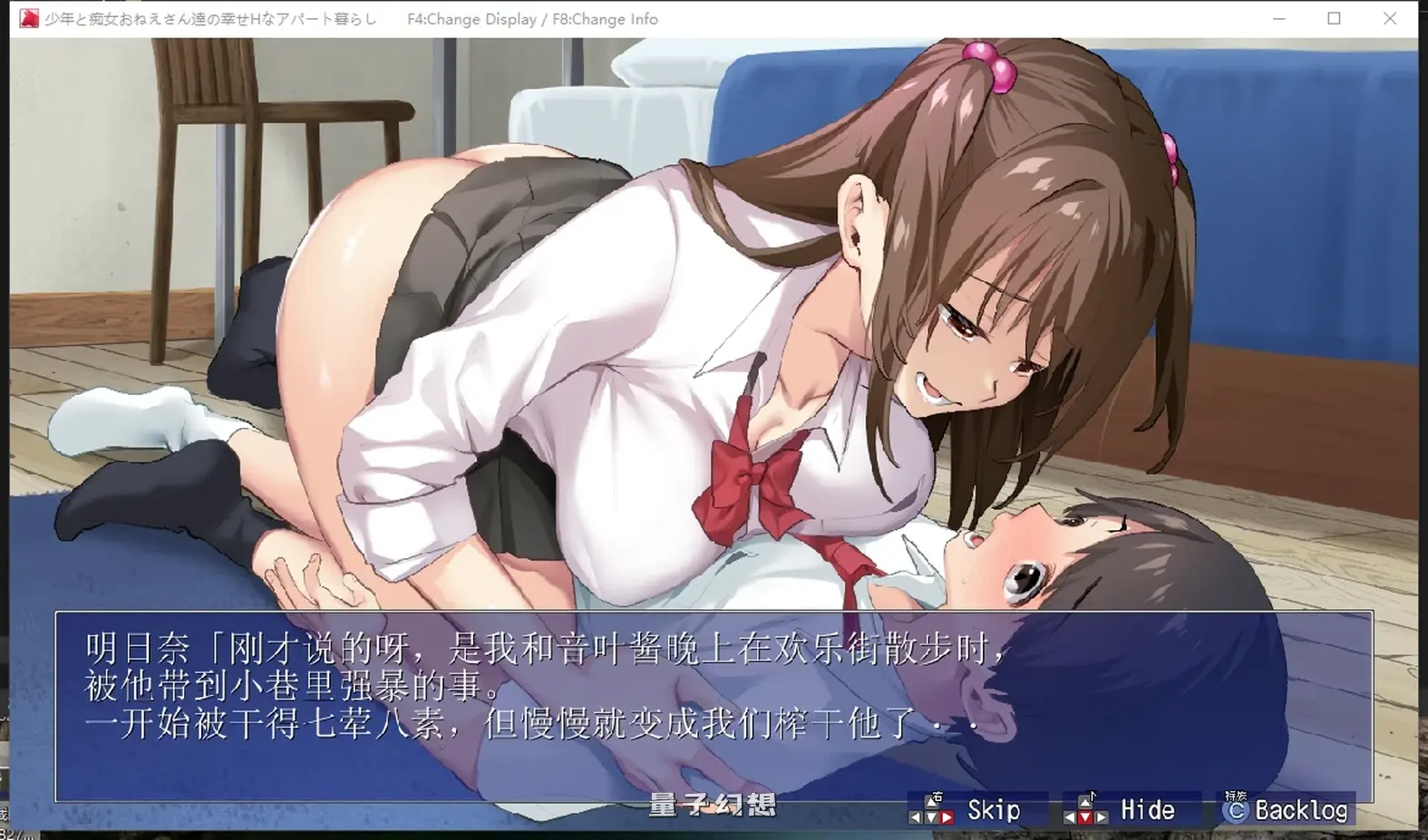The width and height of the screenshot is (1428, 840).
Task: Click the 特殊 key label above Backlog
Action: (1236, 795)
